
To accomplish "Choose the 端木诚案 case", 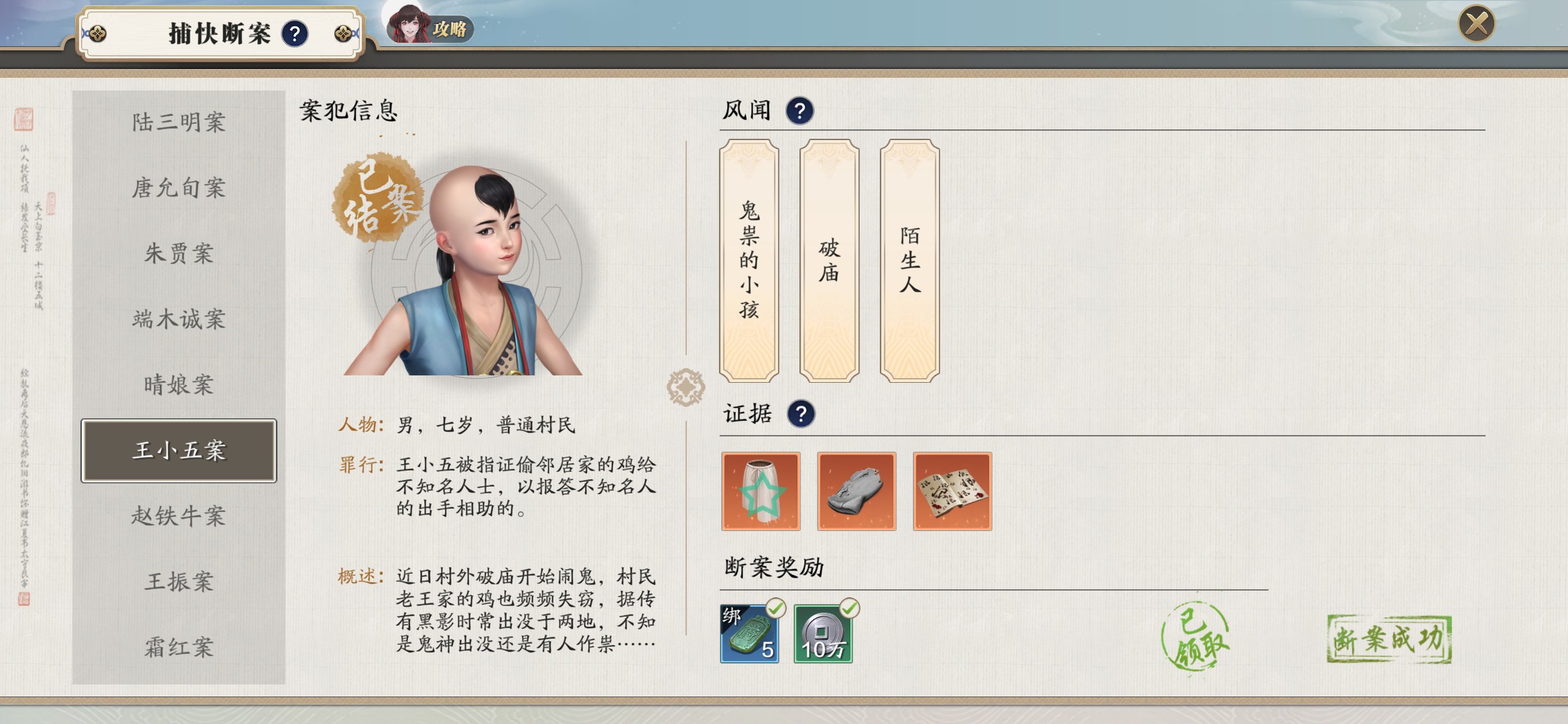I will tap(178, 319).
